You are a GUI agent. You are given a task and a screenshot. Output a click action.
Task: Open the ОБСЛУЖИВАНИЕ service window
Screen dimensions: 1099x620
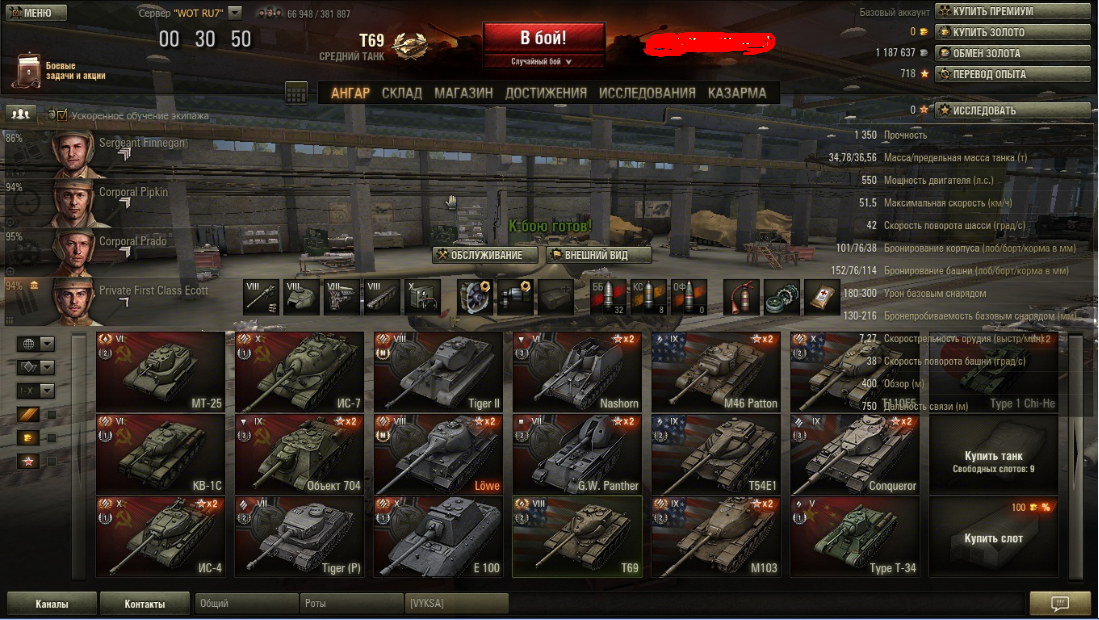pyautogui.click(x=485, y=255)
